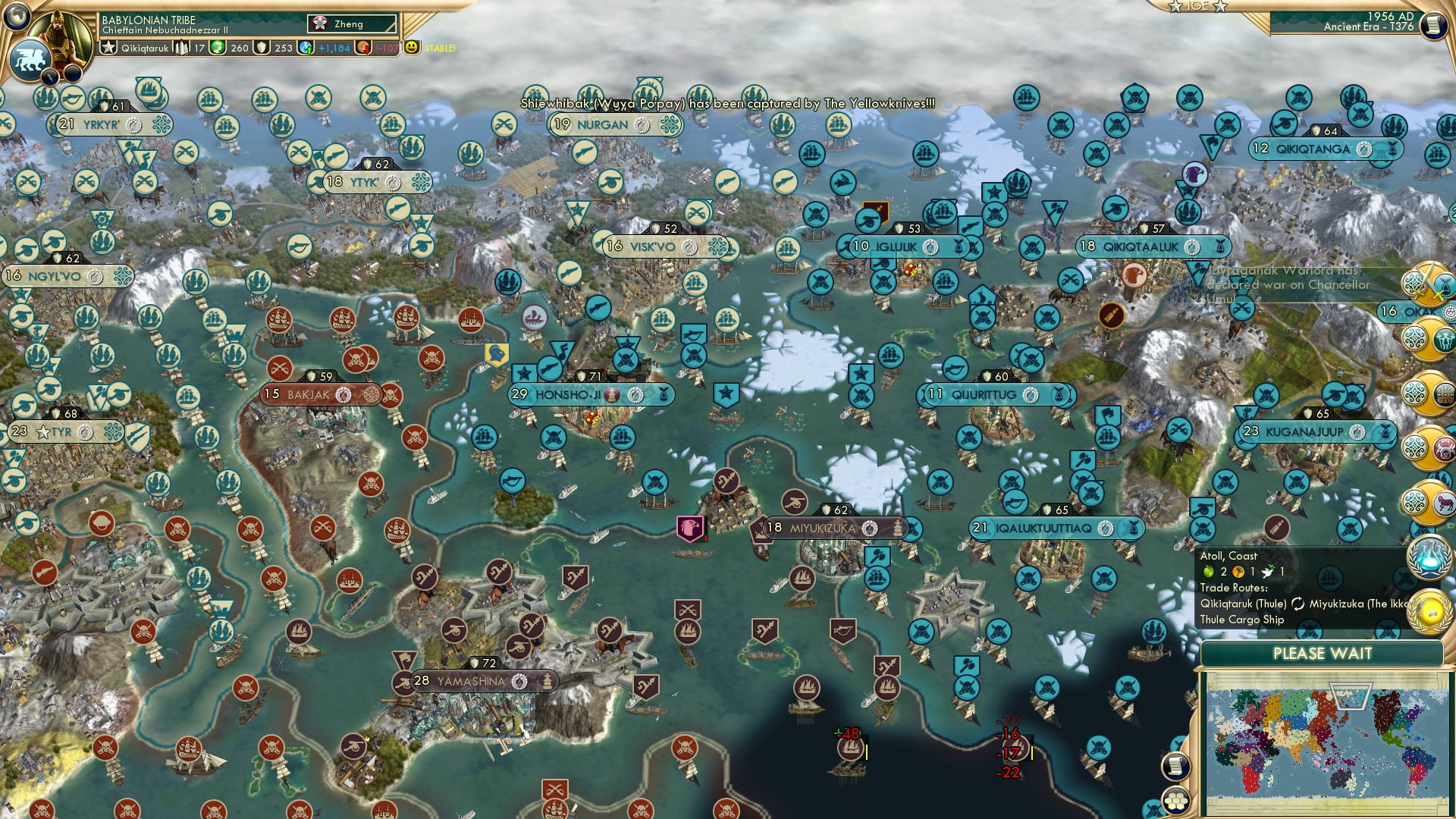Open the blue flame notification icon

(1428, 557)
